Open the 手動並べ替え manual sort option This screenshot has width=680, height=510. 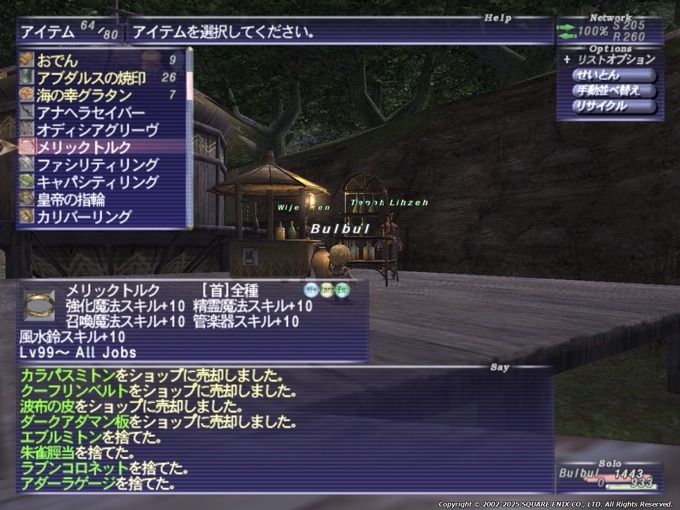[614, 90]
